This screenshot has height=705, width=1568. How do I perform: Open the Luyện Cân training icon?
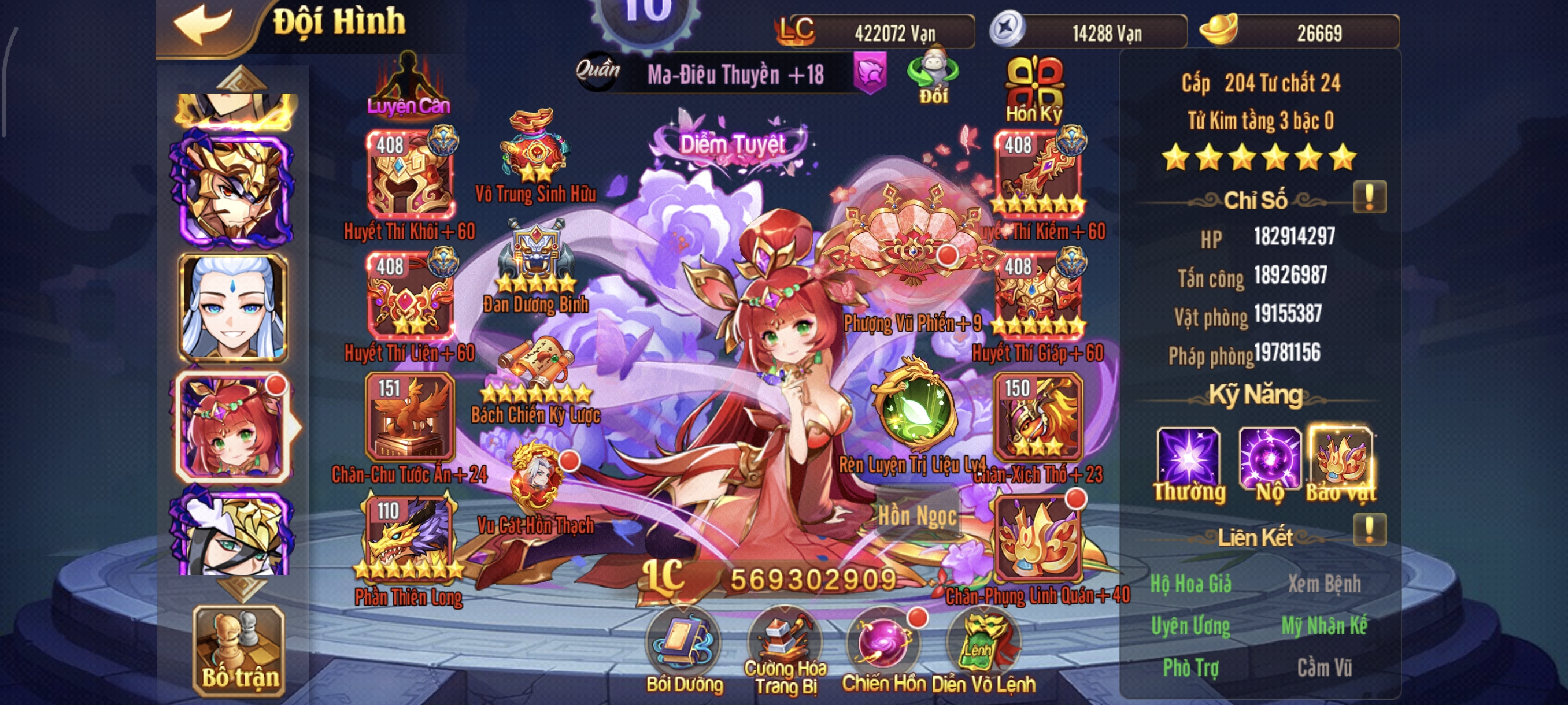[x=409, y=83]
